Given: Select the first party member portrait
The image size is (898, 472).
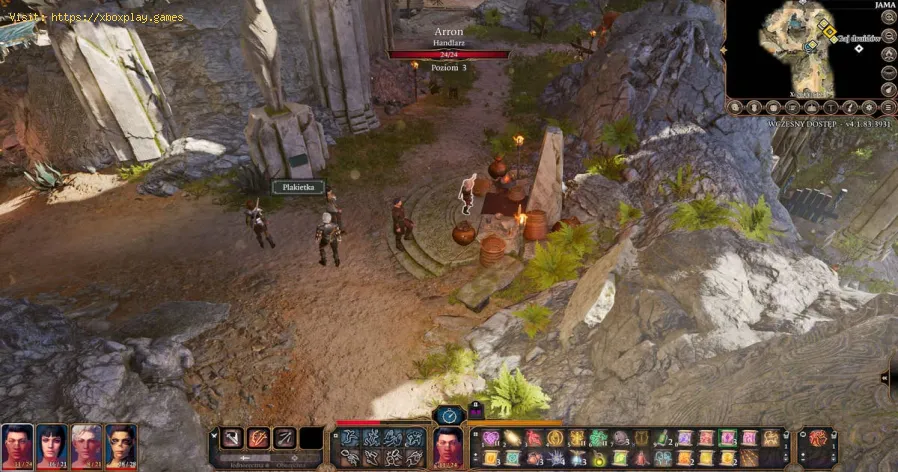Looking at the screenshot, I should click(x=17, y=445).
